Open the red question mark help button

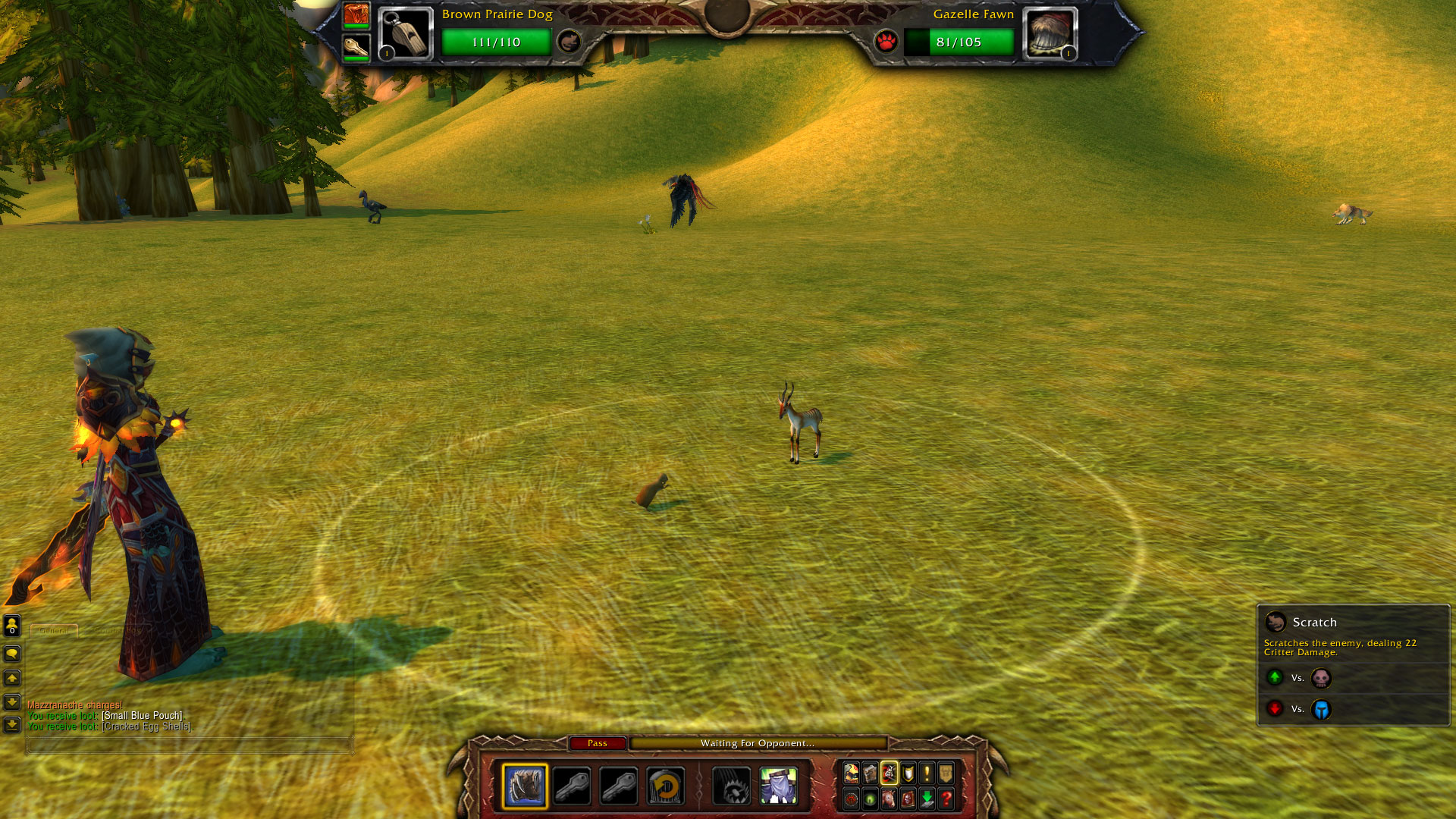(x=946, y=799)
